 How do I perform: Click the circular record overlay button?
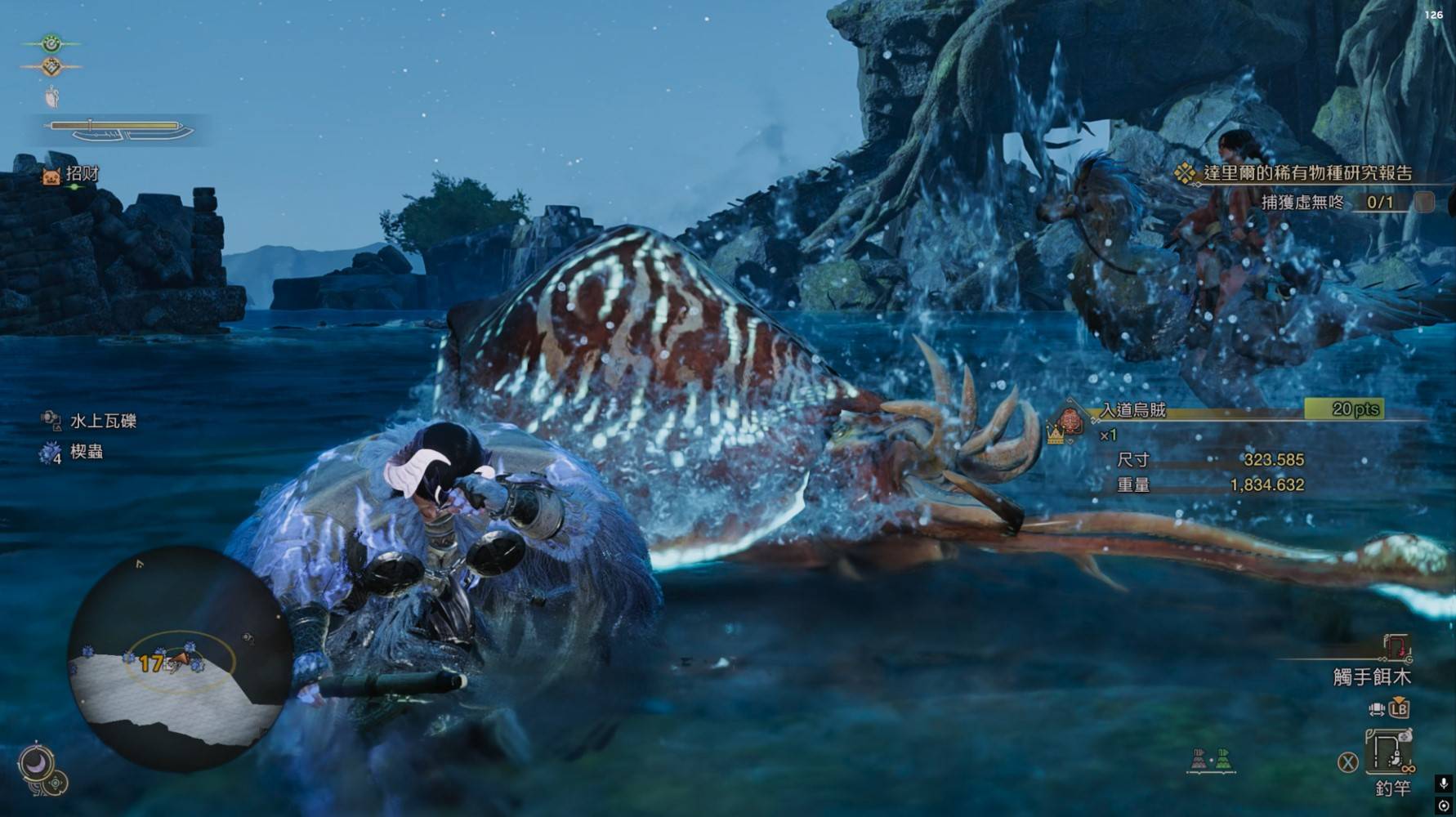tap(1444, 806)
